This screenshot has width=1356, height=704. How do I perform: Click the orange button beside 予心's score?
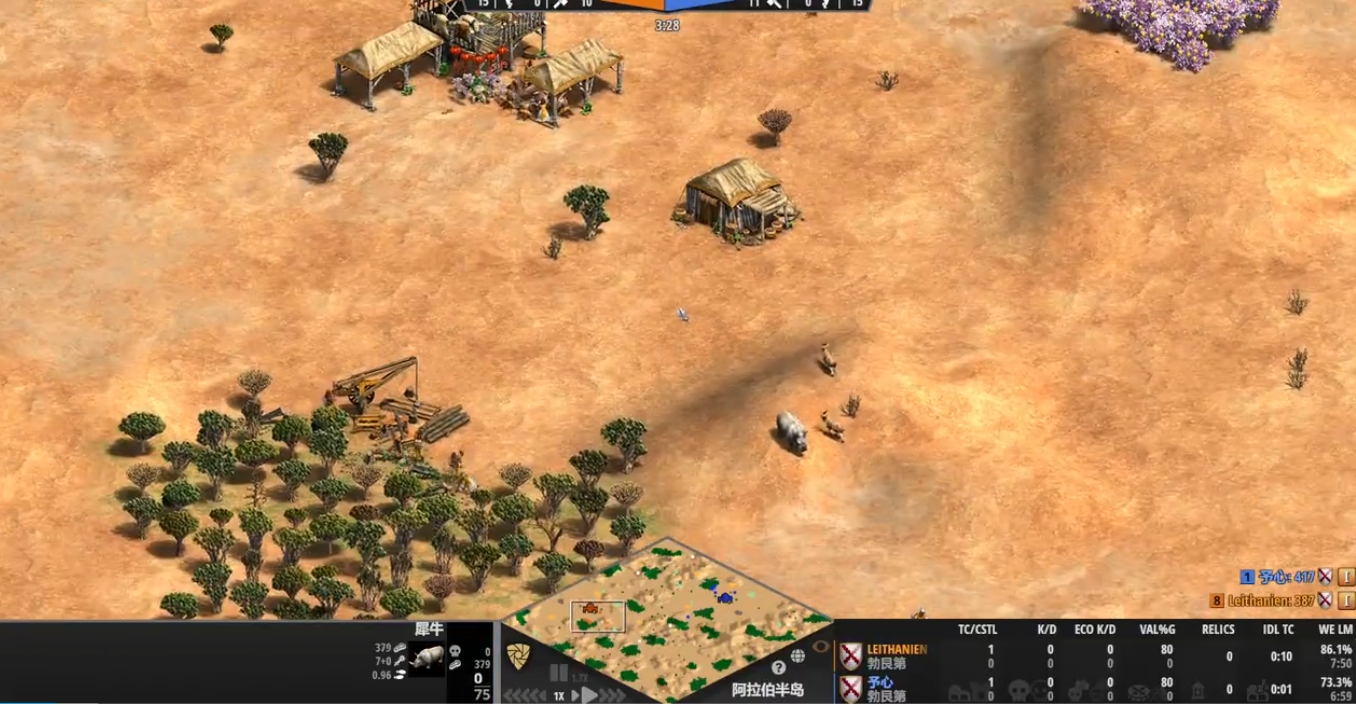pos(1346,577)
